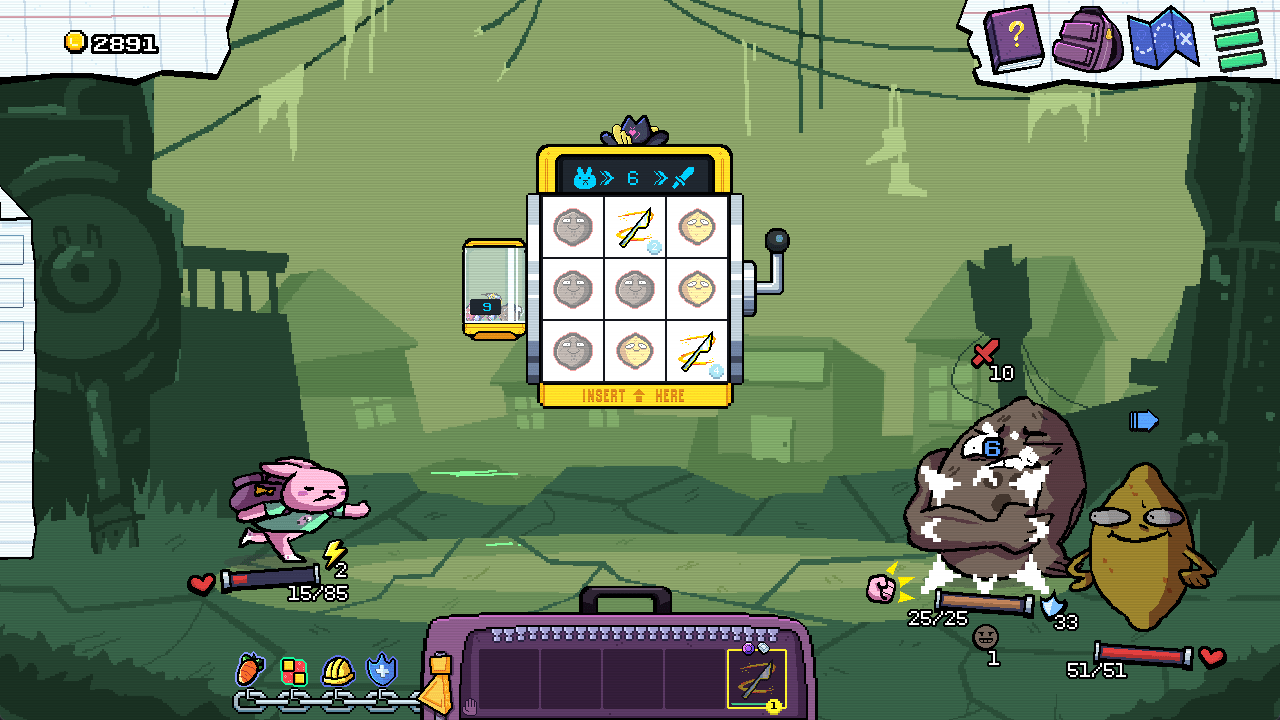Select the slot machine's Insert Here tray

(634, 396)
